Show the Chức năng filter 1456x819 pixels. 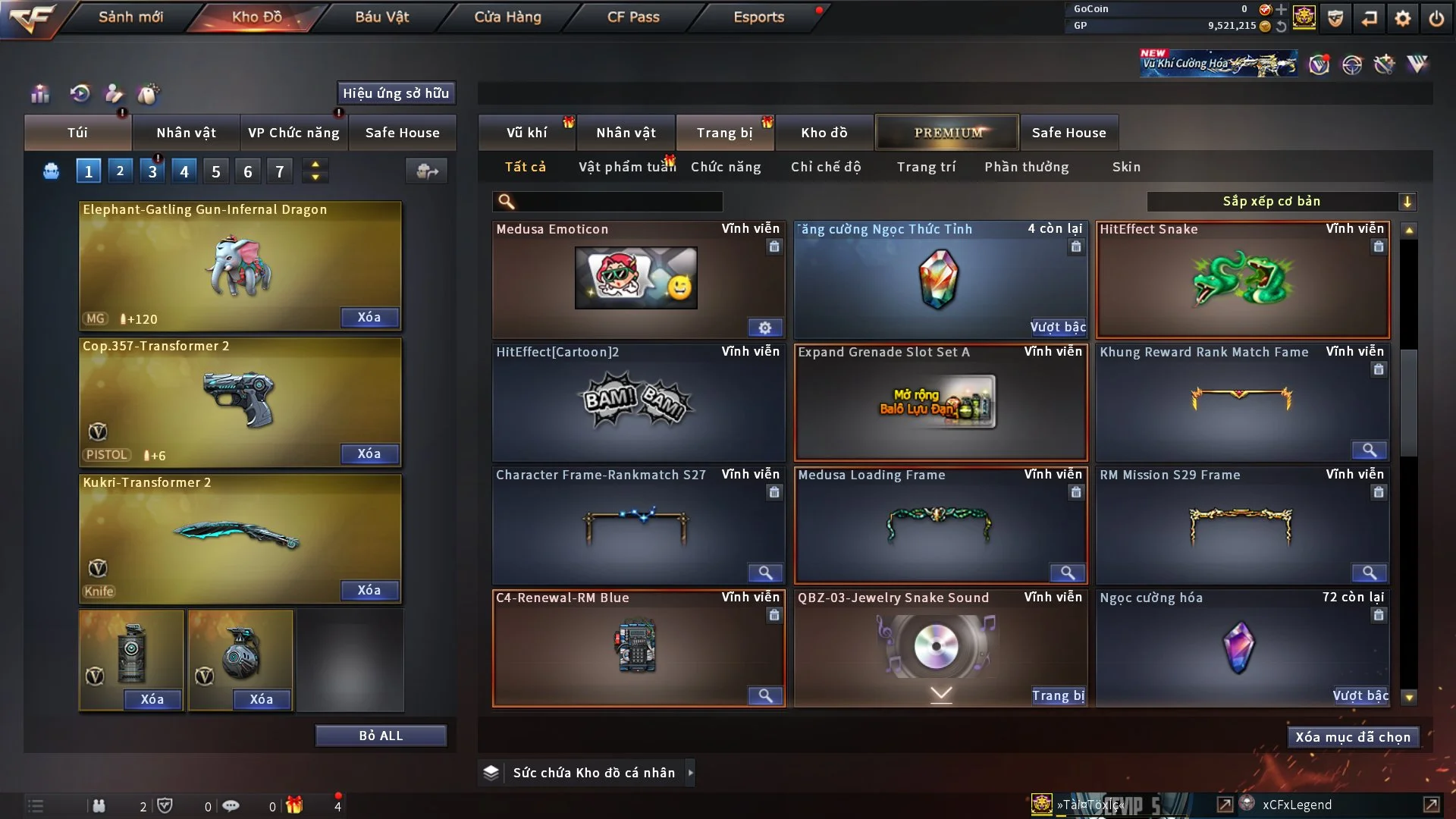(x=726, y=167)
